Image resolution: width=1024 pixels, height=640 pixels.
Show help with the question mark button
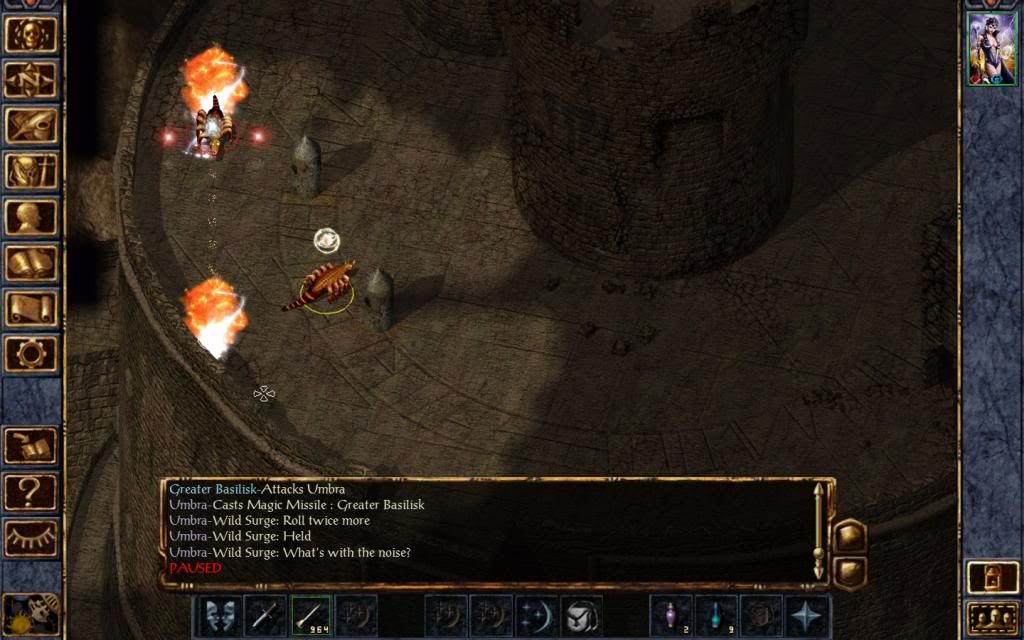[31, 491]
